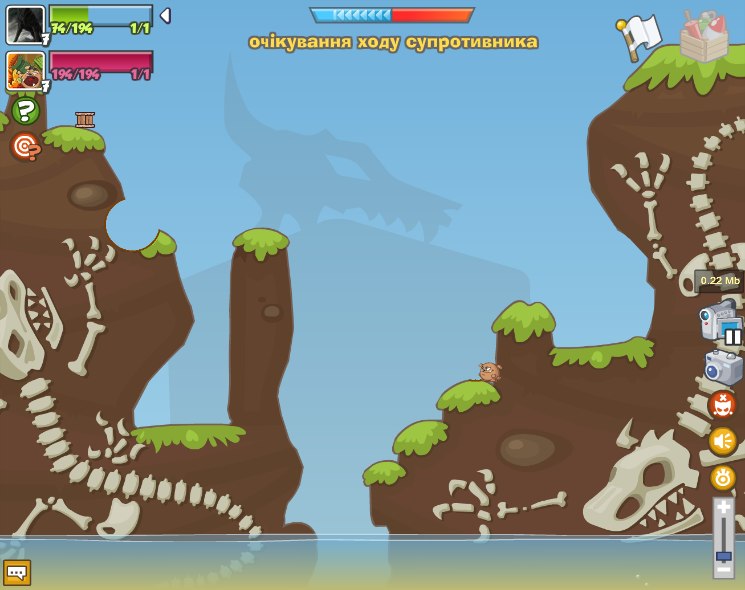This screenshot has height=590, width=745.
Task: Collapse the player panel with white arrow
Action: tap(165, 16)
